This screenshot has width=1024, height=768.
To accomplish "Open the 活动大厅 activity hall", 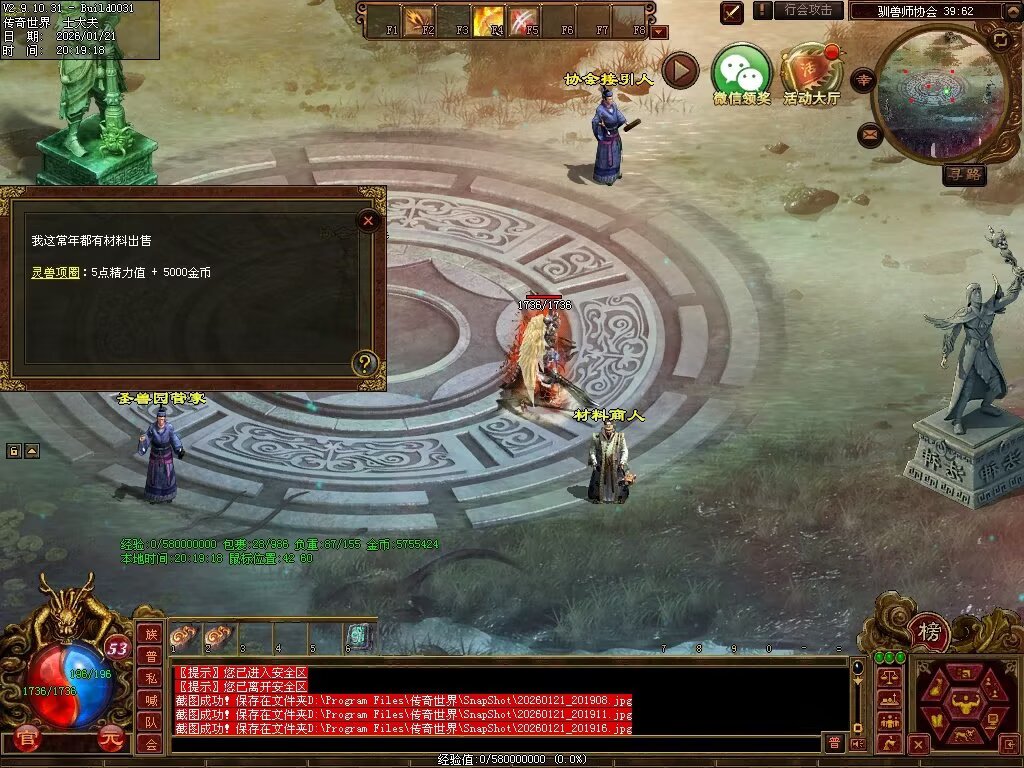I will 811,72.
